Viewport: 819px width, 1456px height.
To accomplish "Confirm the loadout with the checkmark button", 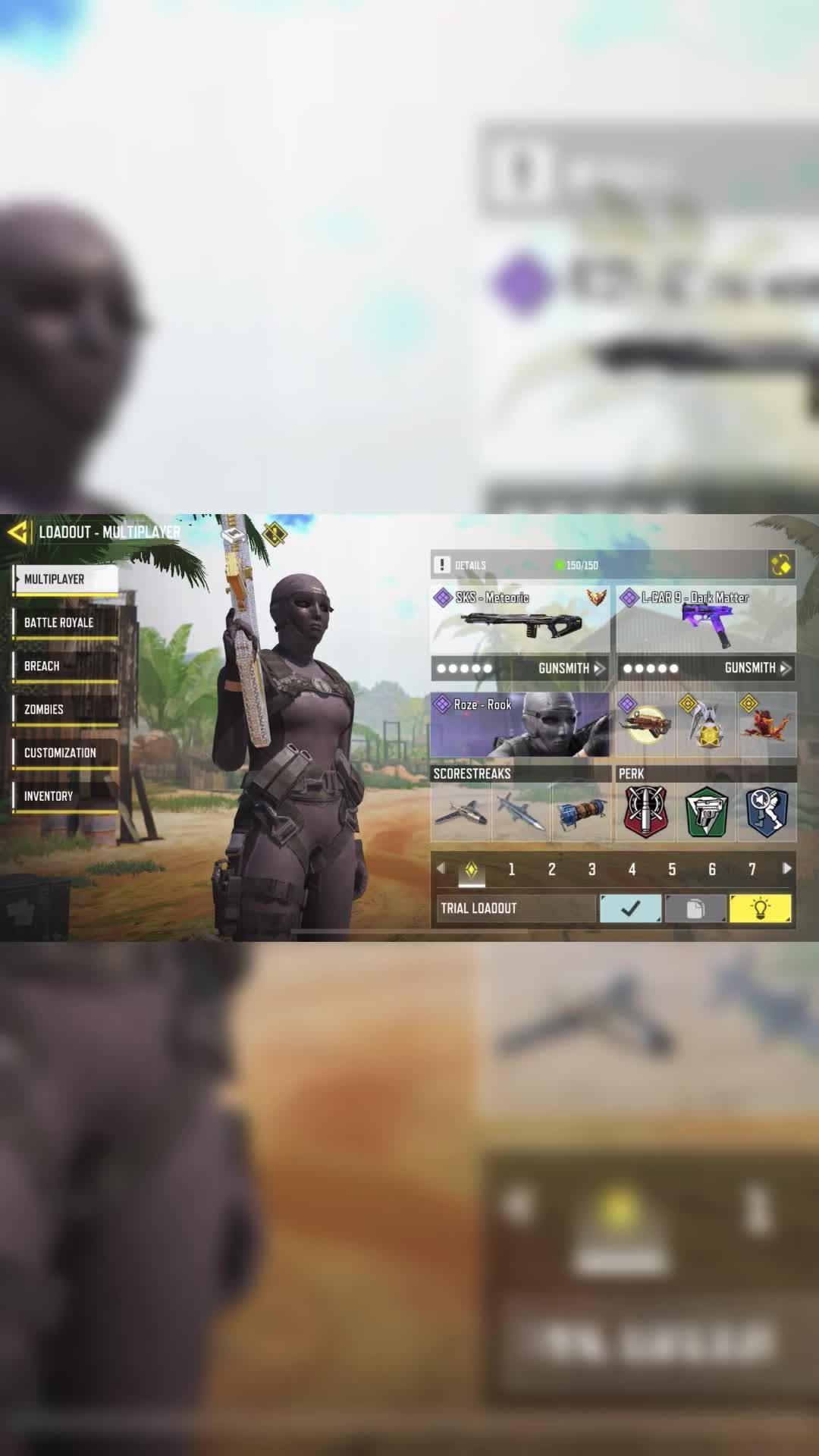I will coord(630,908).
